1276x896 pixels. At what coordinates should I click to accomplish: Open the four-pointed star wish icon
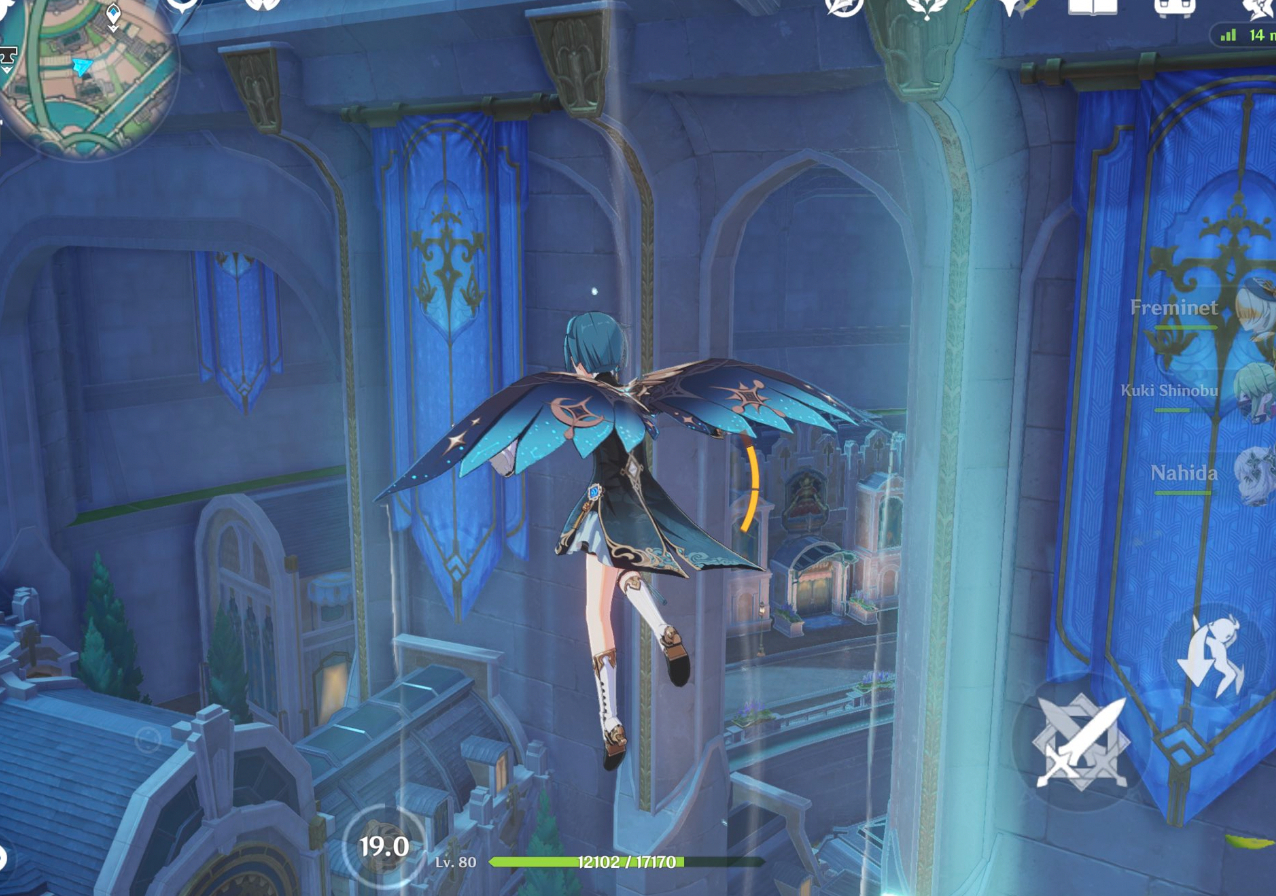click(x=1016, y=8)
